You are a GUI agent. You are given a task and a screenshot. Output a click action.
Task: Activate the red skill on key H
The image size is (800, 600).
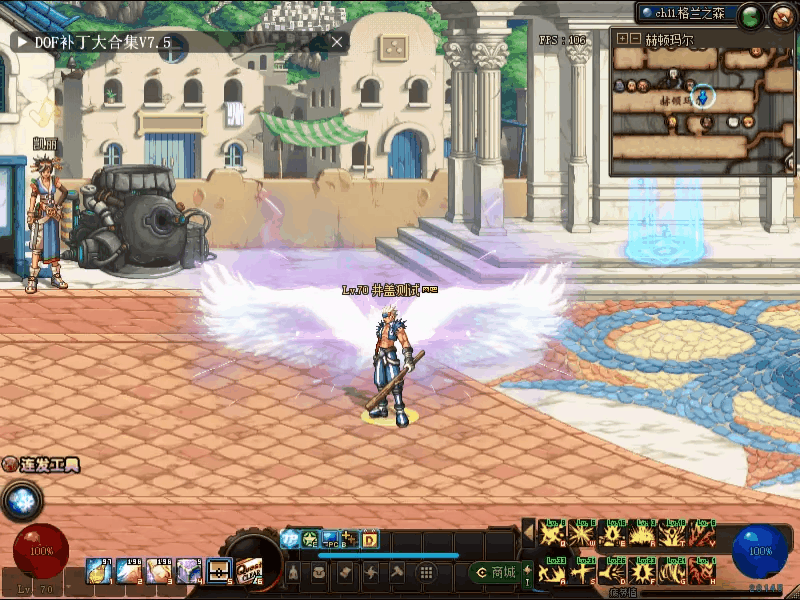(x=704, y=573)
